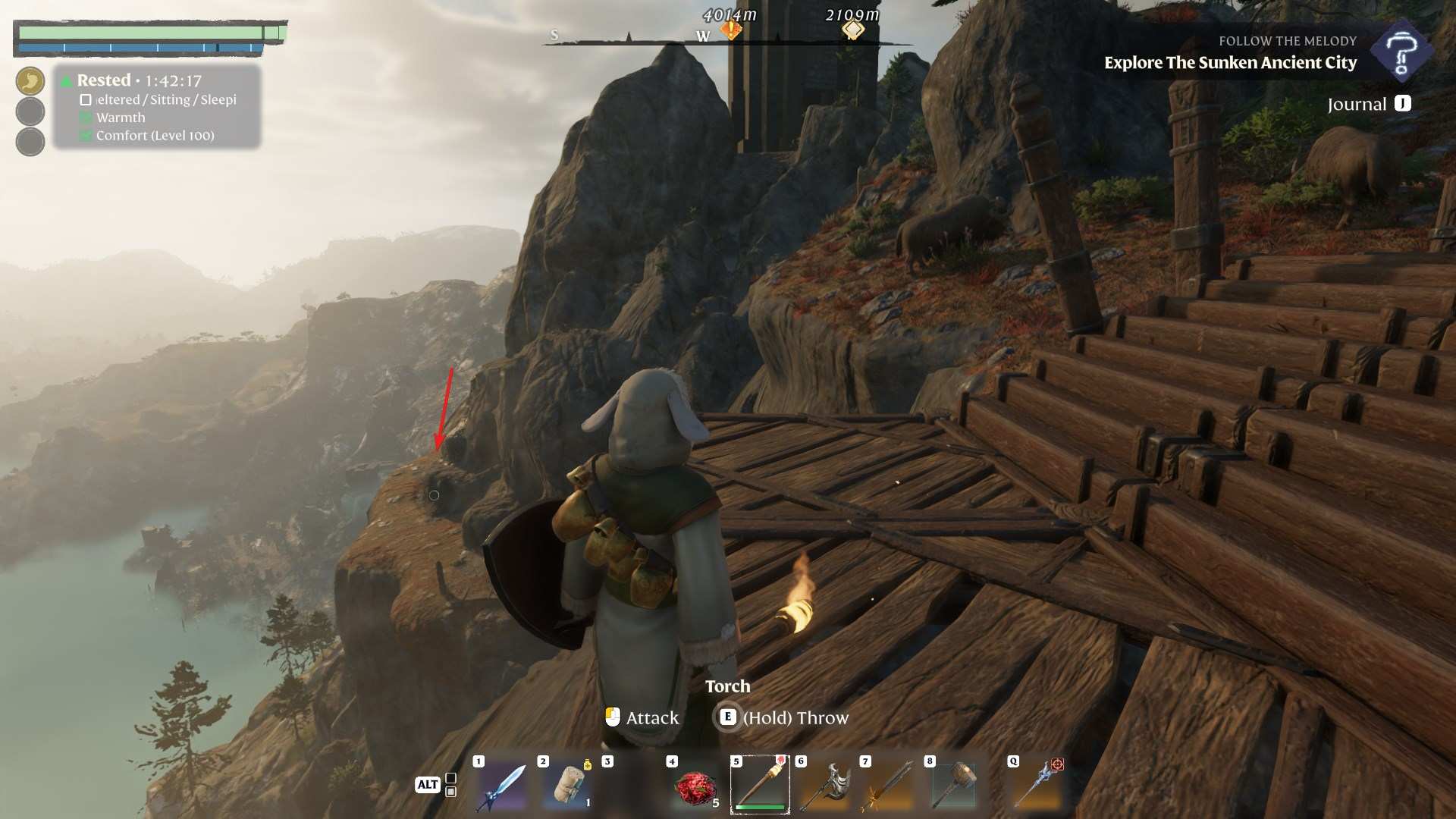
Task: Click the orange quest marker on the compass
Action: click(x=731, y=30)
